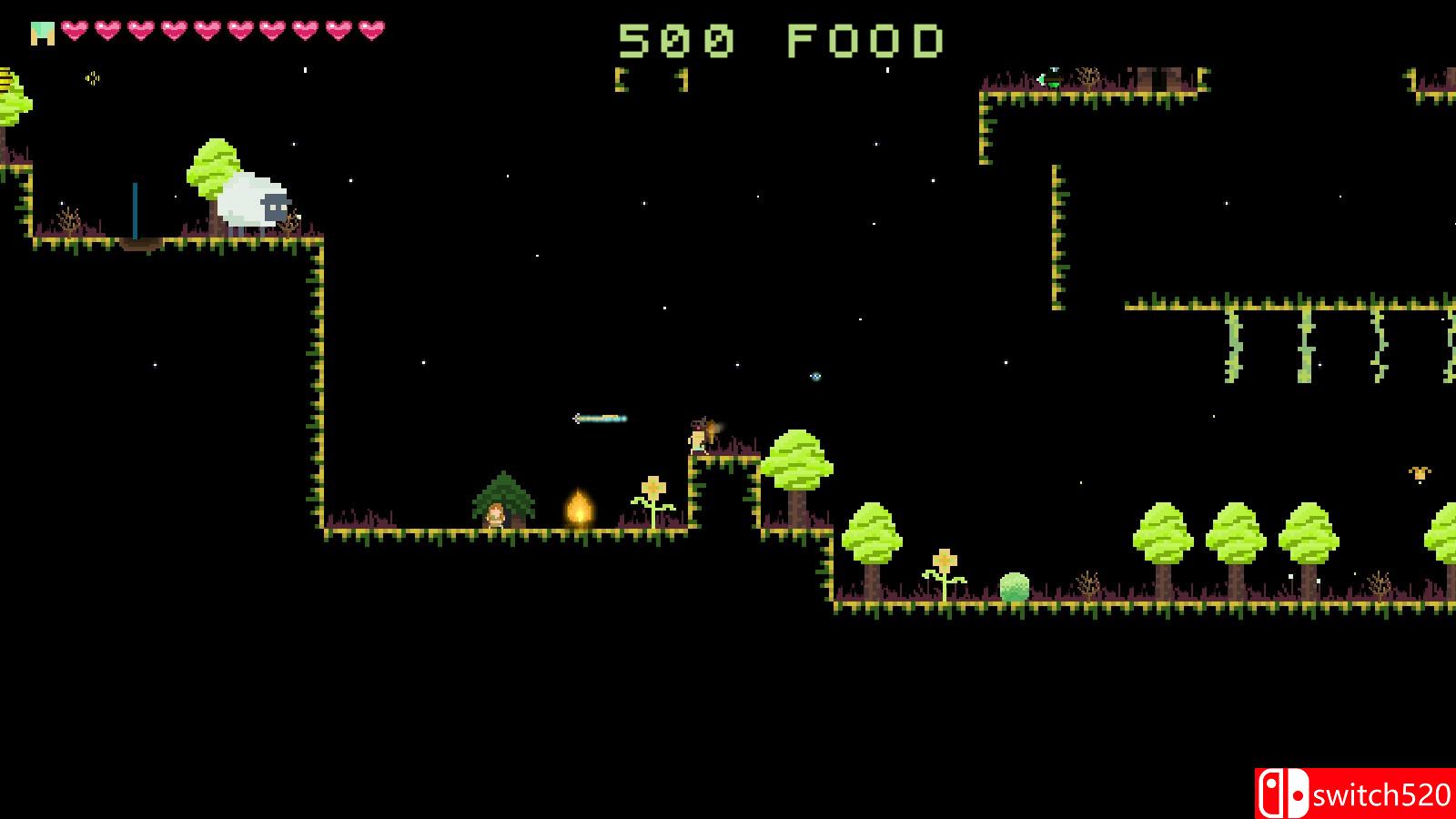Click the white sheep grazing near the tree
1456x819 pixels.
[x=248, y=202]
